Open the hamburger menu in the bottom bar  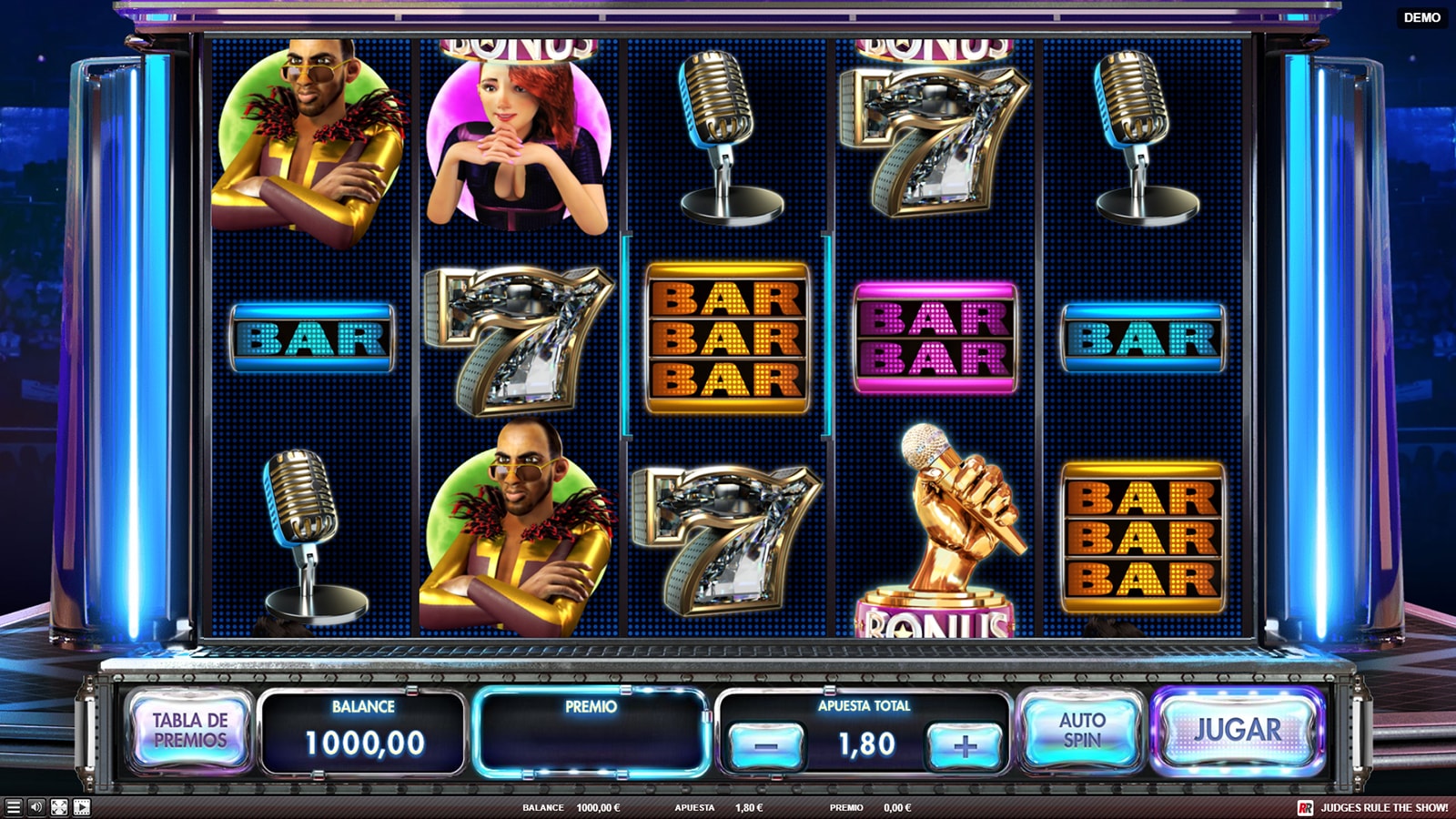(x=13, y=807)
